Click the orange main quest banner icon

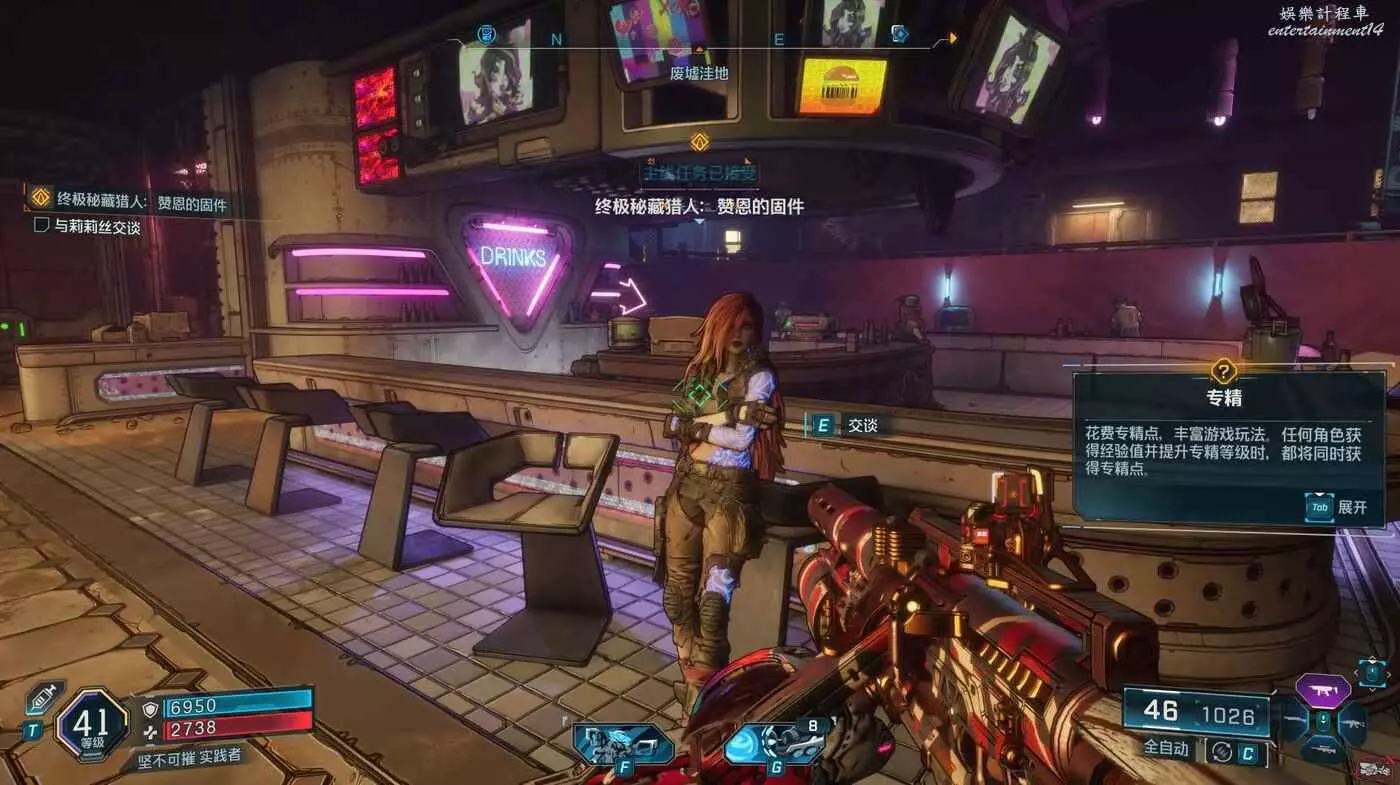tap(700, 142)
